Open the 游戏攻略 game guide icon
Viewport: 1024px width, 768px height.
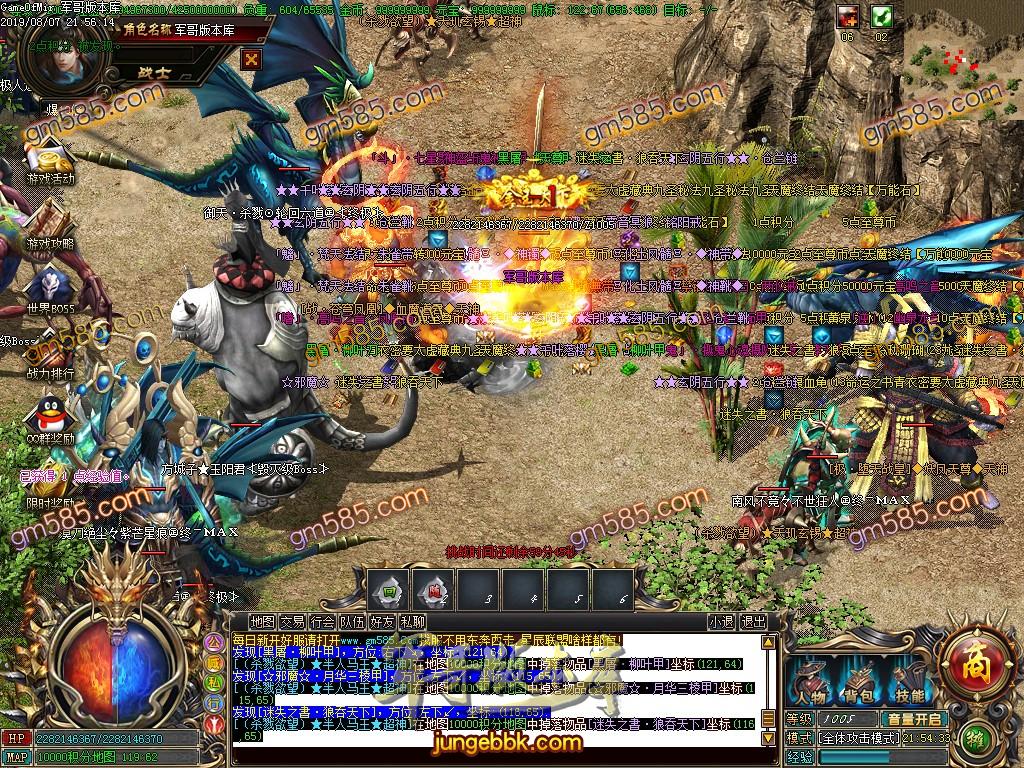click(x=50, y=228)
